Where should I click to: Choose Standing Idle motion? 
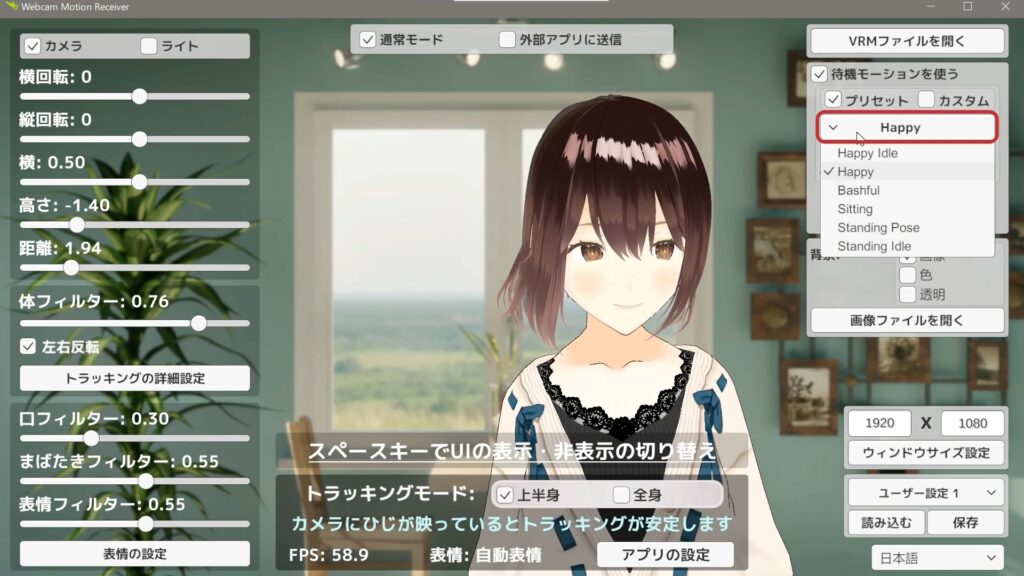[x=874, y=246]
